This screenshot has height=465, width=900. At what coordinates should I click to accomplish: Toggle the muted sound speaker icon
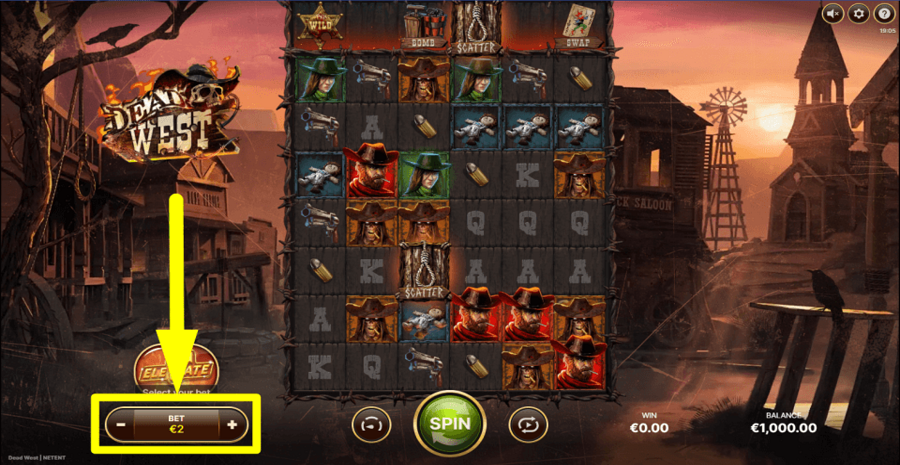click(x=832, y=14)
